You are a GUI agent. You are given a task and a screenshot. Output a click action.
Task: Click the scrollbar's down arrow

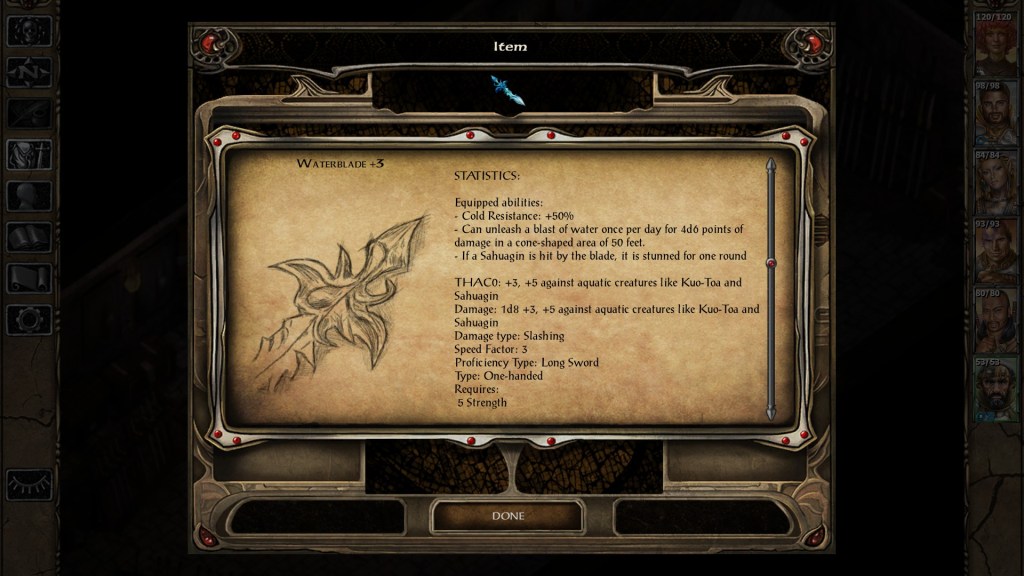pyautogui.click(x=771, y=412)
